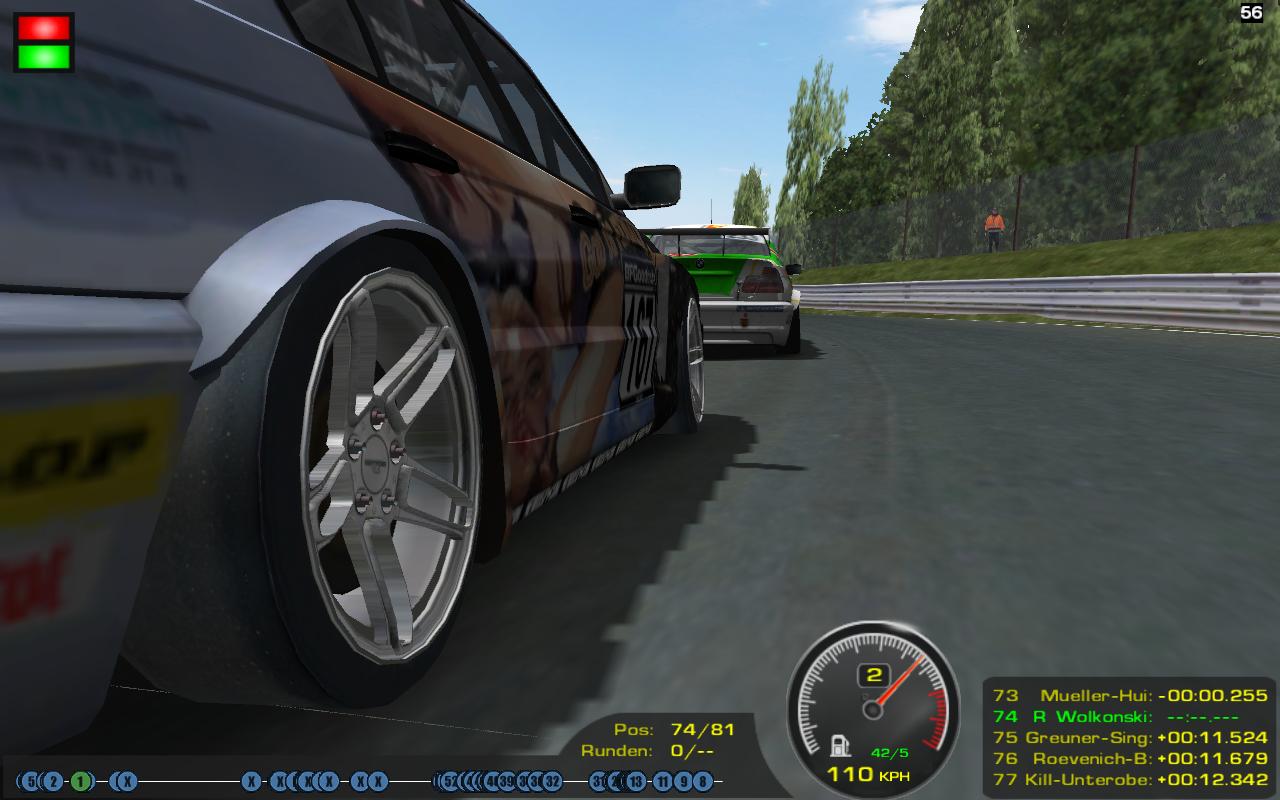The image size is (1280, 800).
Task: Select the car 32 track position marker
Action: [551, 781]
